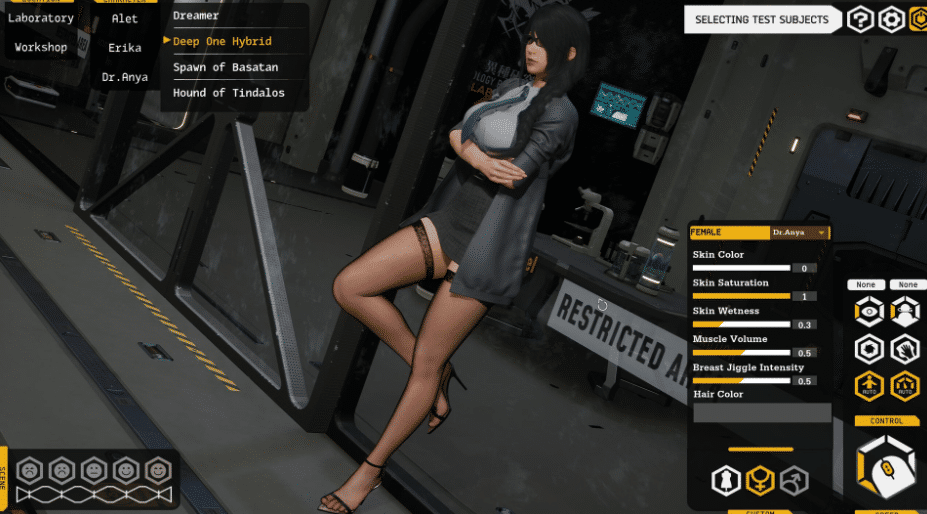Click the yellow power icon

click(918, 19)
